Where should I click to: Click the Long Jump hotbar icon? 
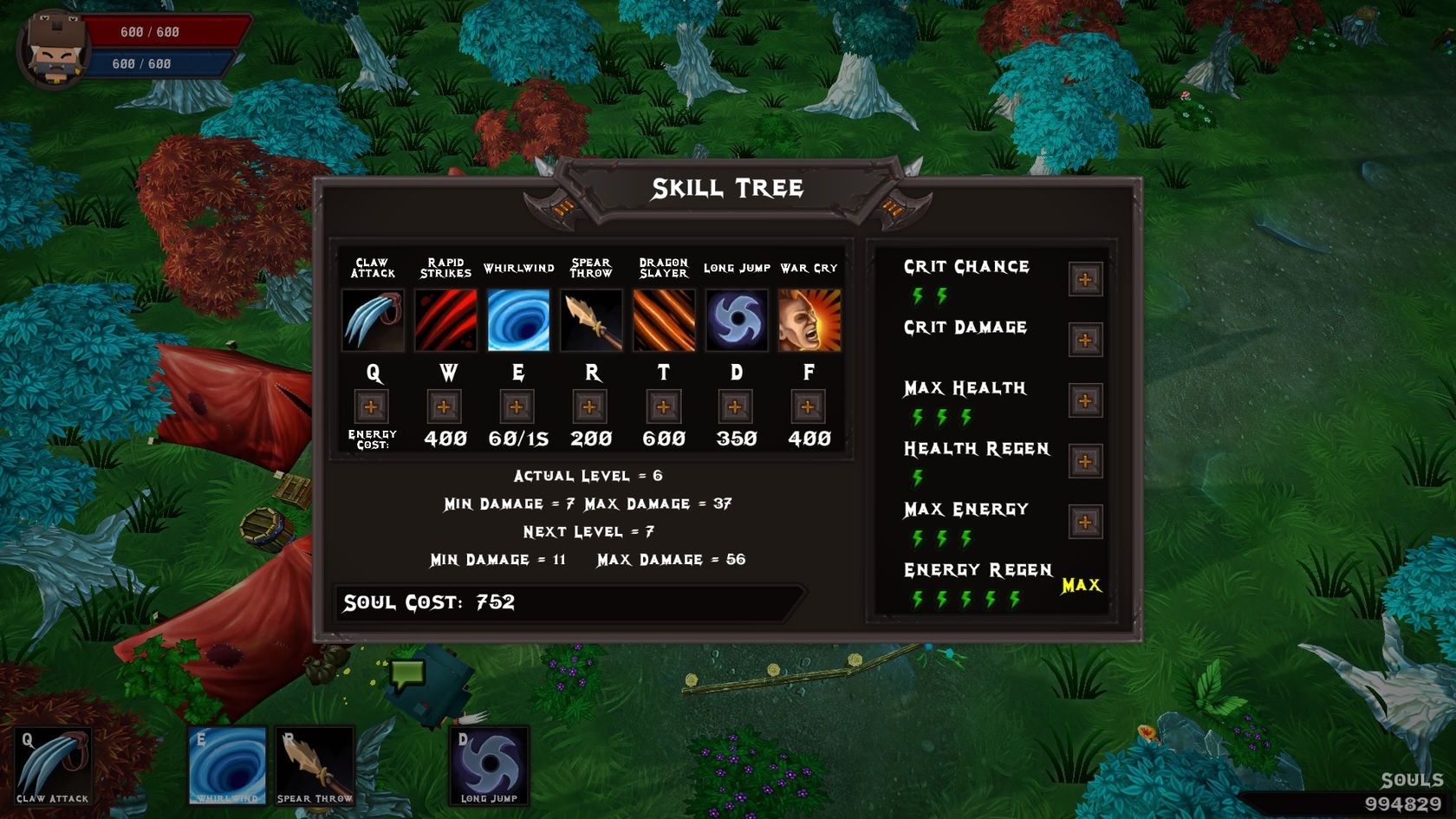pyautogui.click(x=488, y=764)
